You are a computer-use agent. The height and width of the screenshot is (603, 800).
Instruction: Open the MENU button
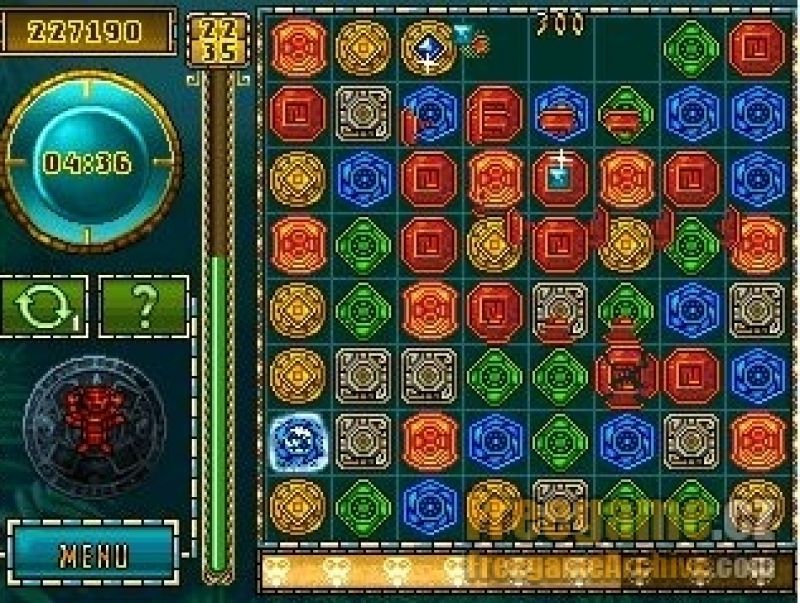coord(93,555)
